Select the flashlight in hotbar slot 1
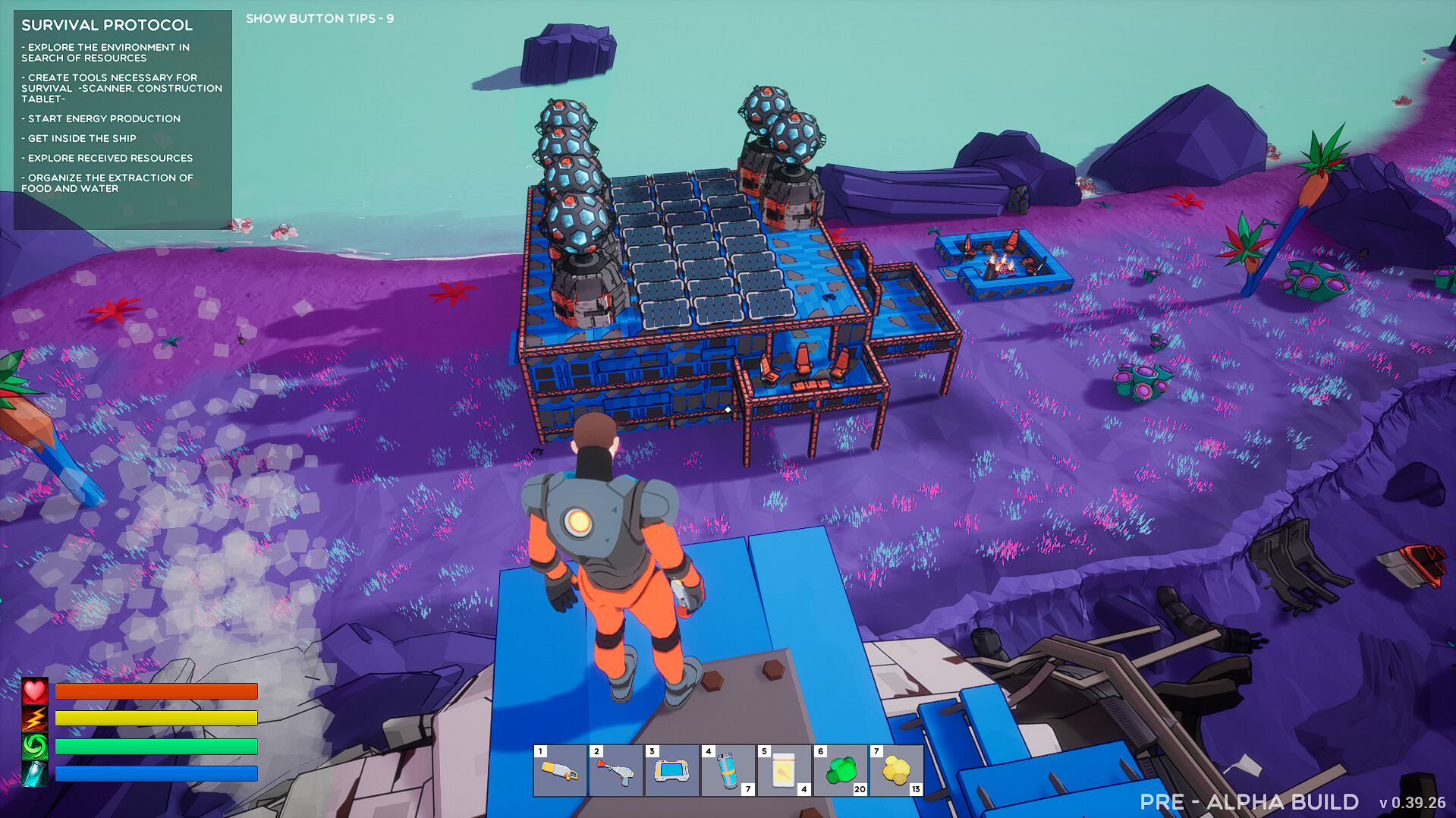The image size is (1456, 818). tap(559, 771)
